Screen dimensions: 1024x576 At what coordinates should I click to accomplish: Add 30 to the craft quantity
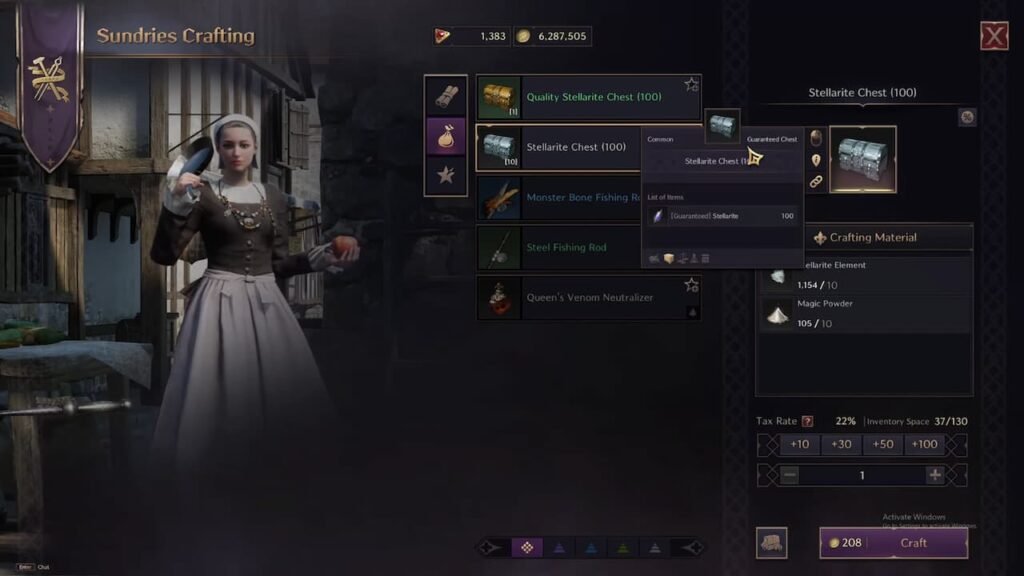click(841, 445)
